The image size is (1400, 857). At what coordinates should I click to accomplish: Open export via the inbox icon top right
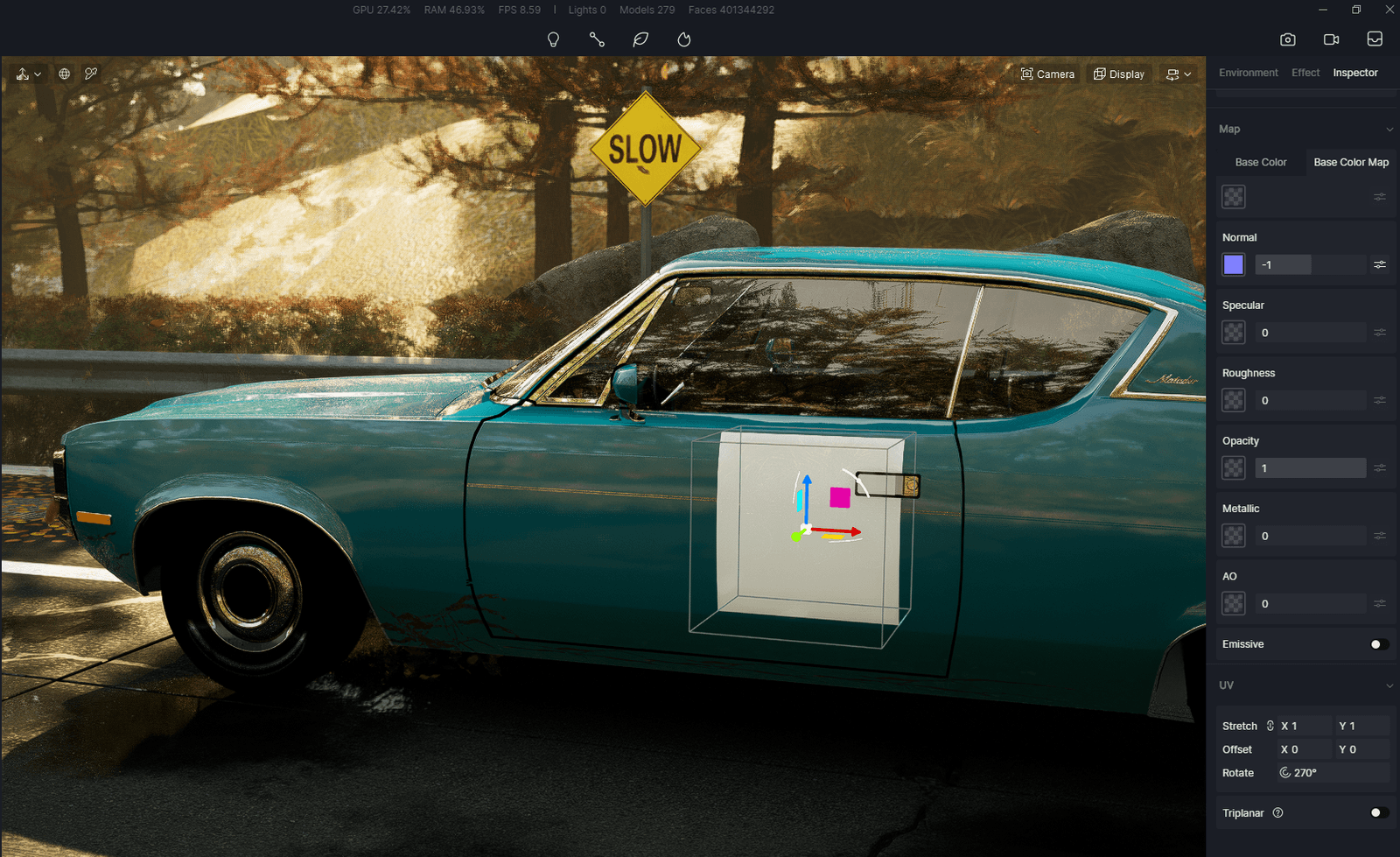1375,39
